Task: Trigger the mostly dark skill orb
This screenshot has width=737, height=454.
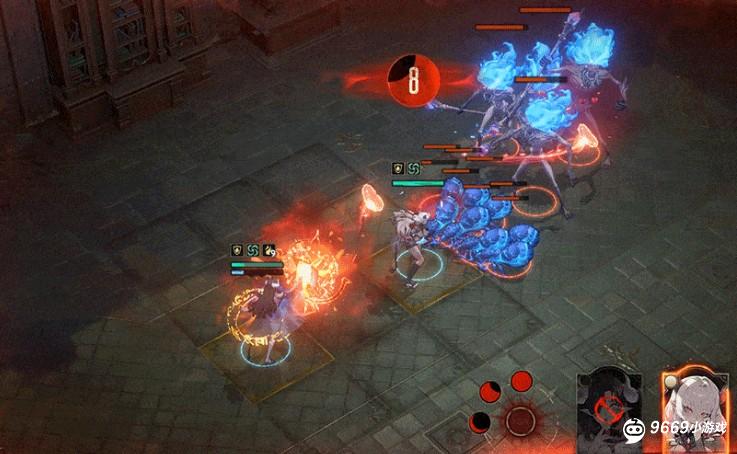Action: (x=481, y=420)
